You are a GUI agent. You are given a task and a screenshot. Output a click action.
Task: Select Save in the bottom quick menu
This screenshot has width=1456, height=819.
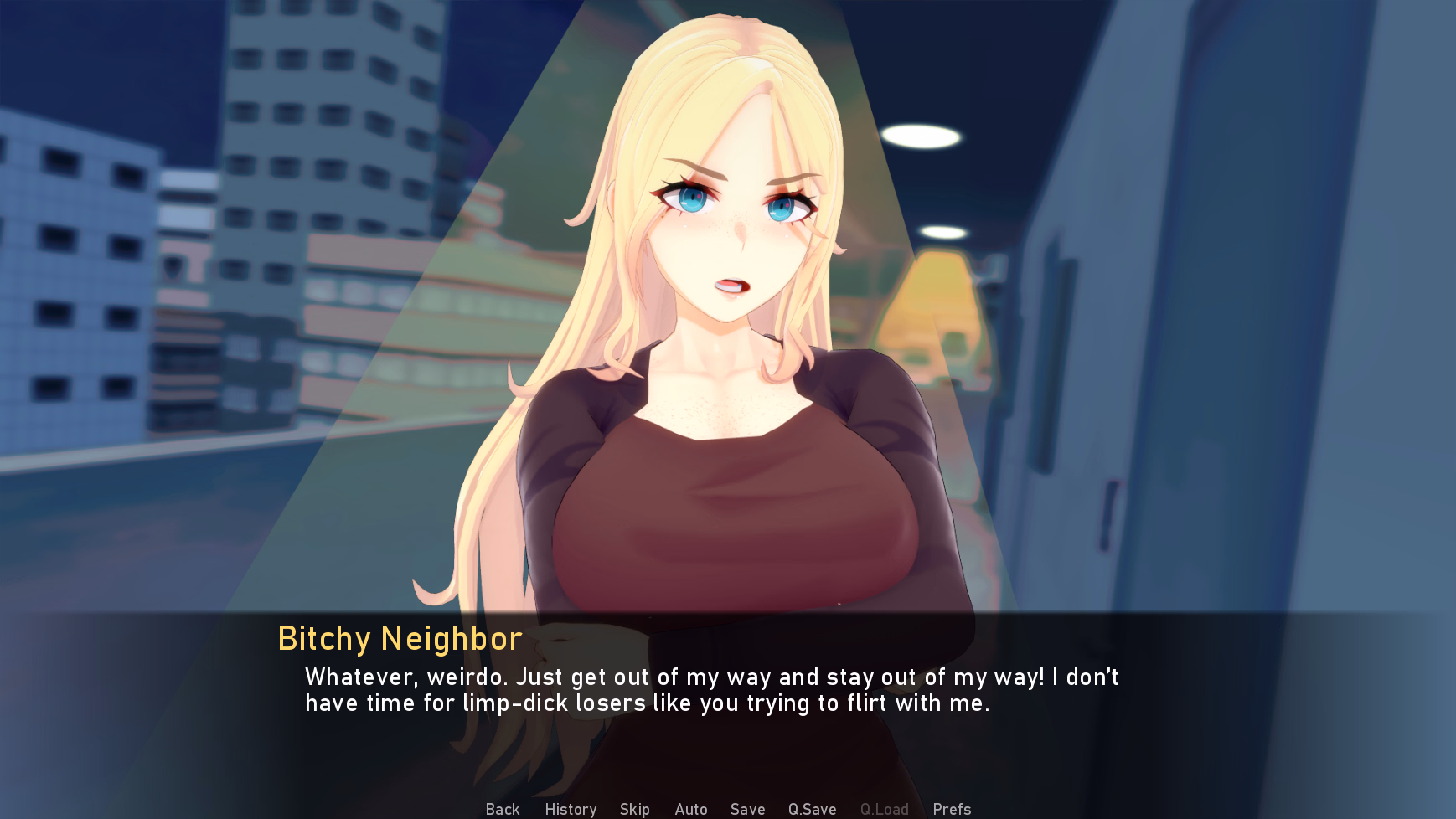tap(746, 809)
